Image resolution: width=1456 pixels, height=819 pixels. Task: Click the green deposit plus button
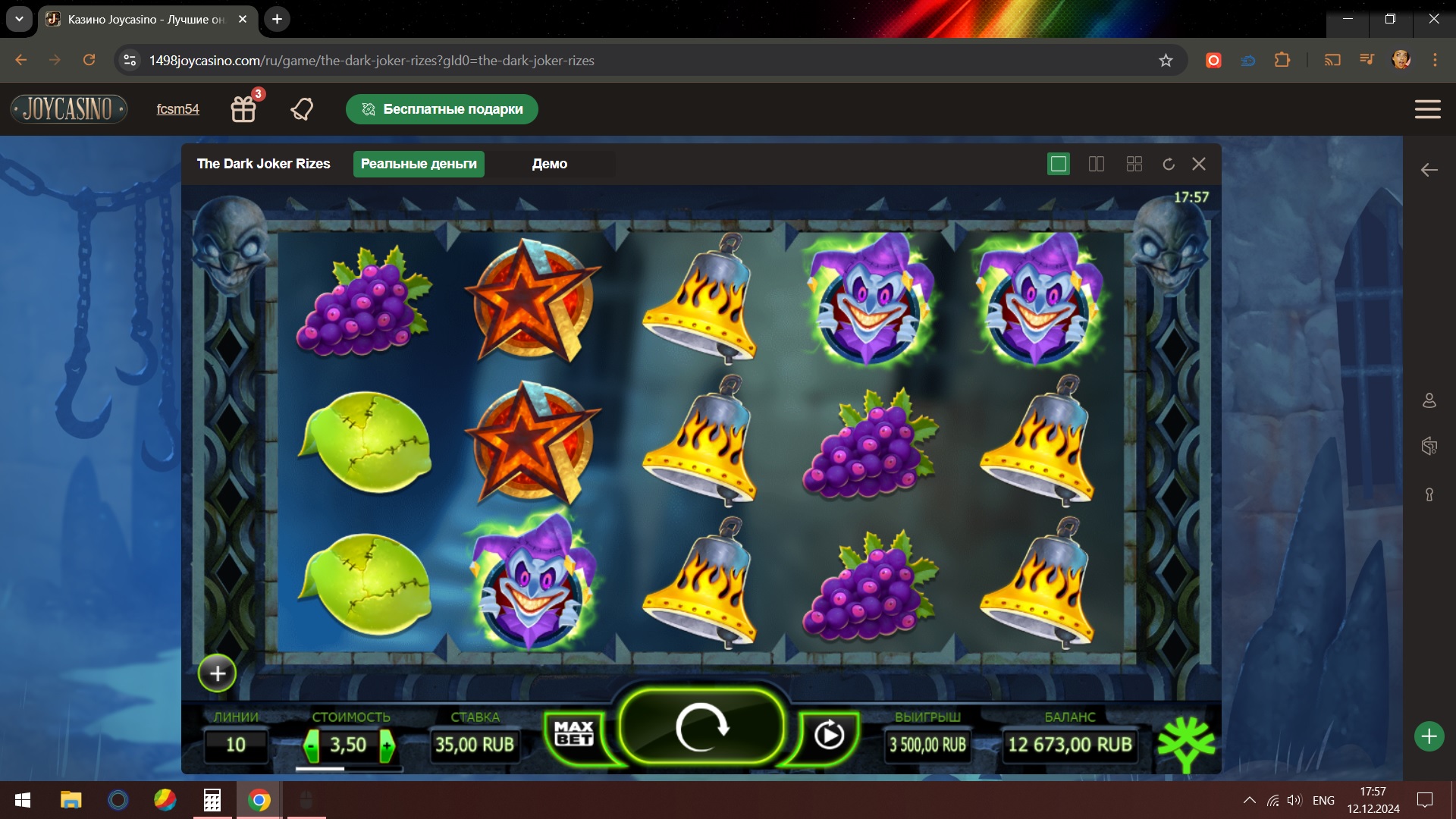pos(1429,736)
